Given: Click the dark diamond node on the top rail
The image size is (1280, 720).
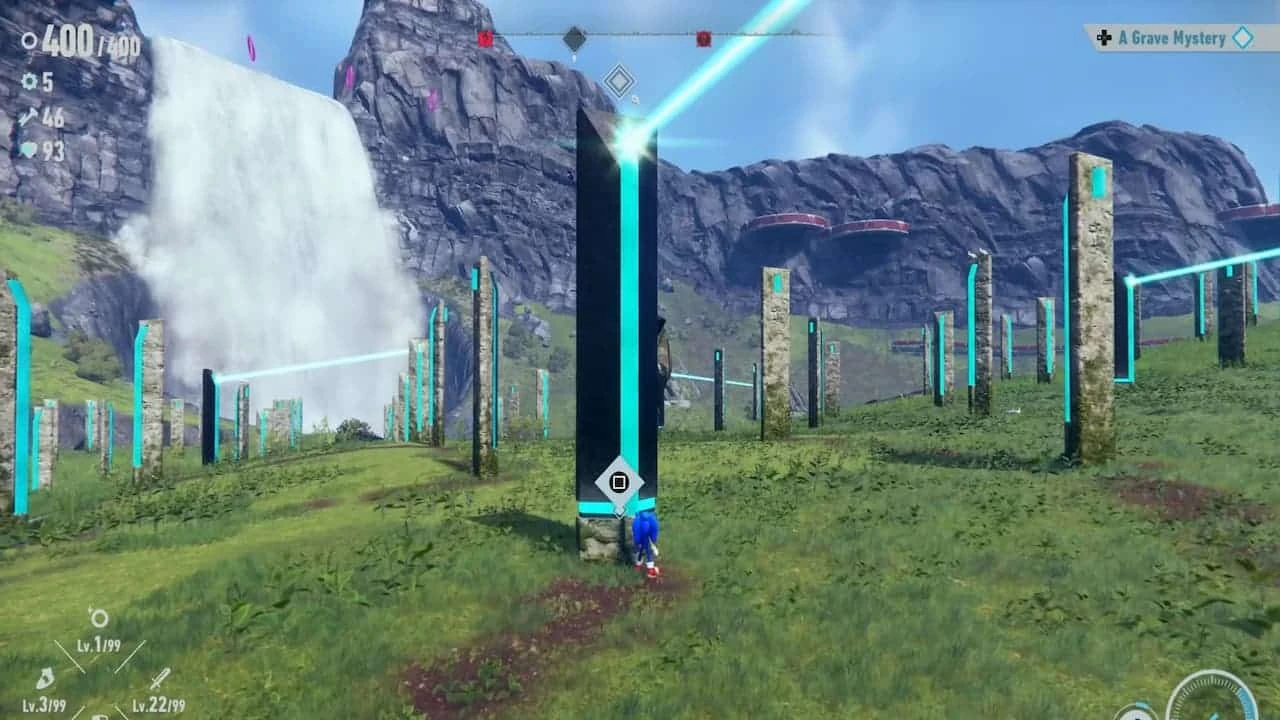Looking at the screenshot, I should point(575,36).
